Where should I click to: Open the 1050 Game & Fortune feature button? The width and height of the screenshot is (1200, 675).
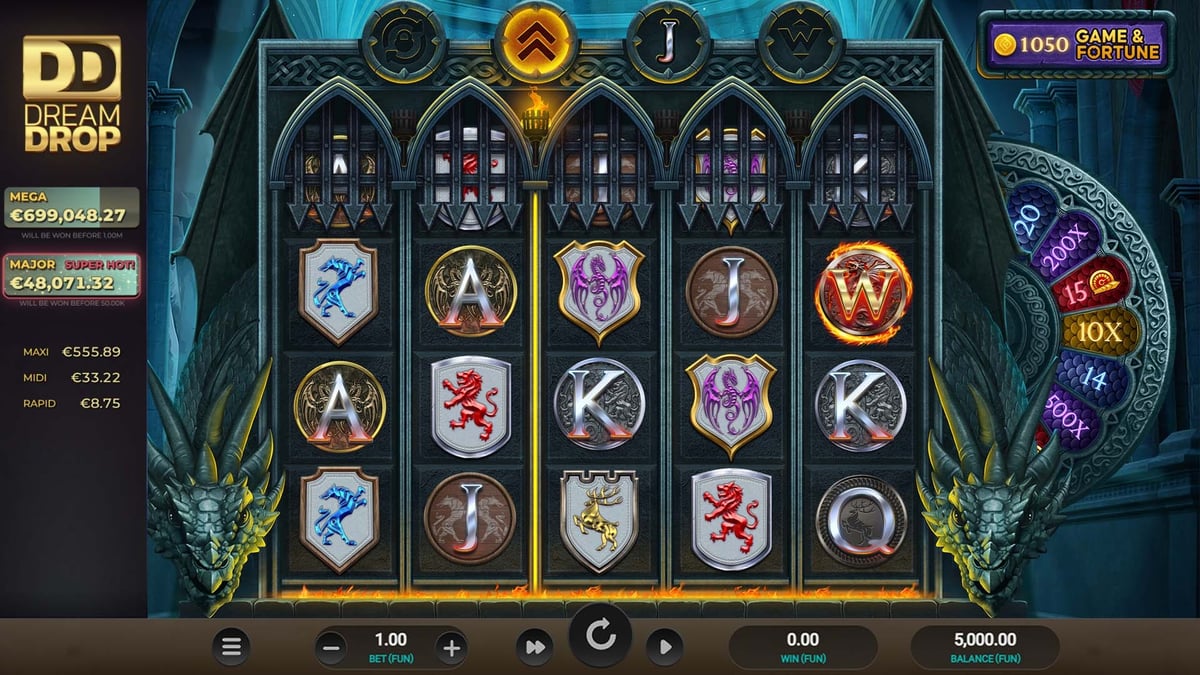1075,44
